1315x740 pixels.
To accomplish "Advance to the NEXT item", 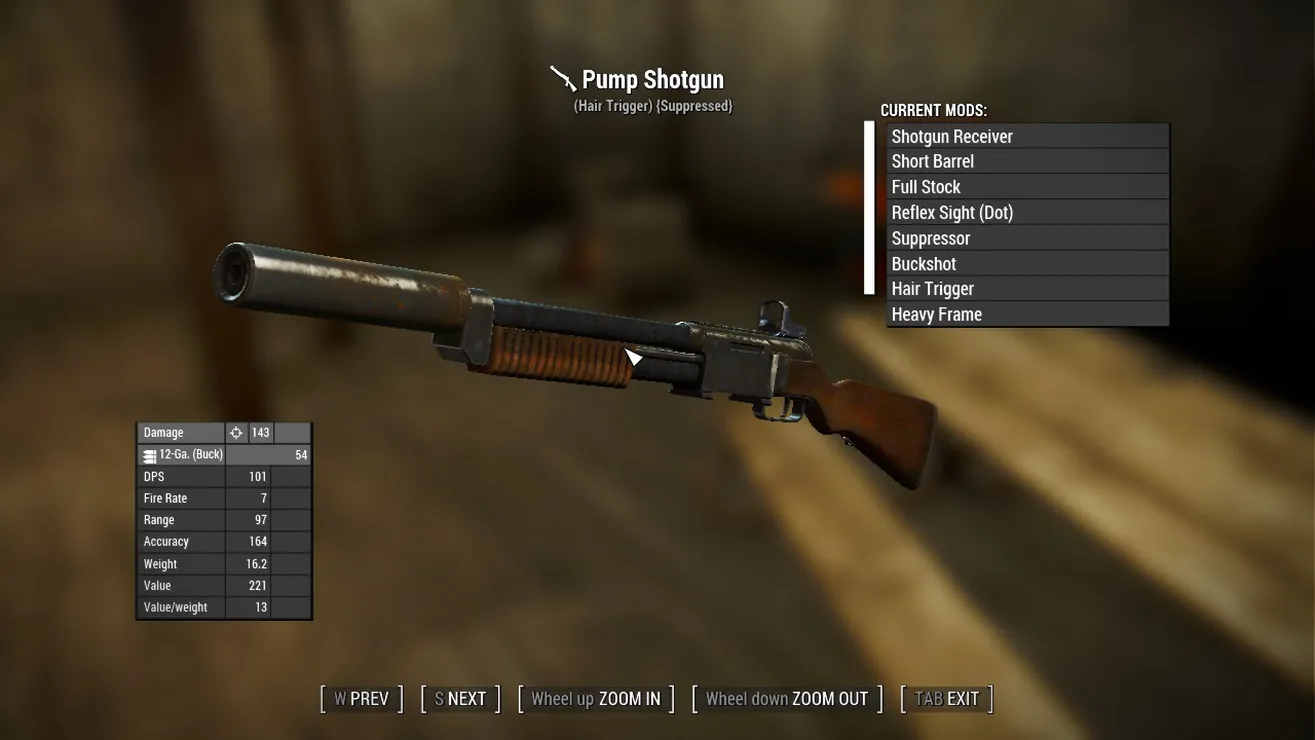I will point(460,699).
